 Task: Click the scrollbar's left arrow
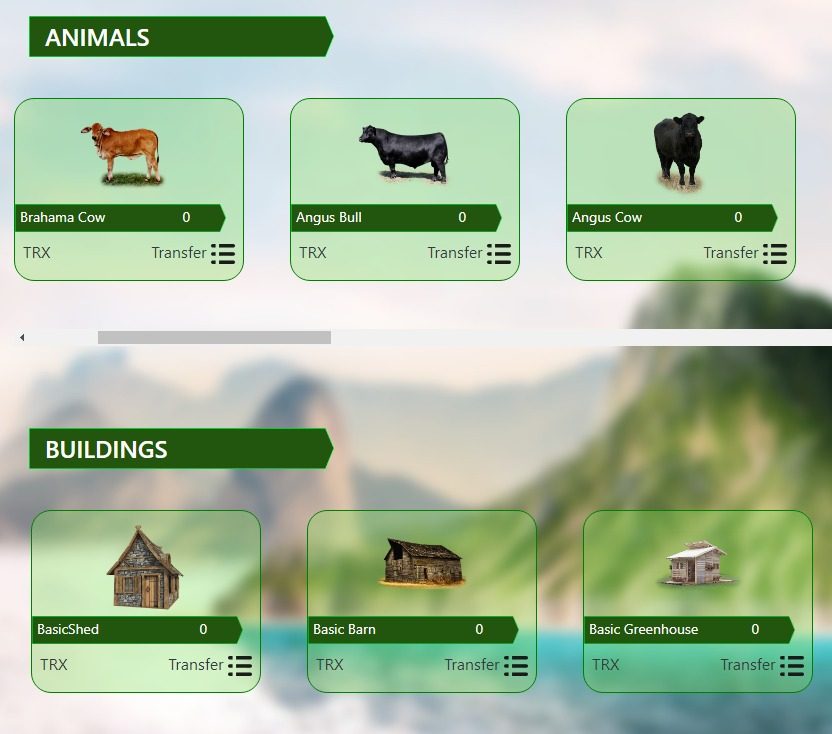22,338
